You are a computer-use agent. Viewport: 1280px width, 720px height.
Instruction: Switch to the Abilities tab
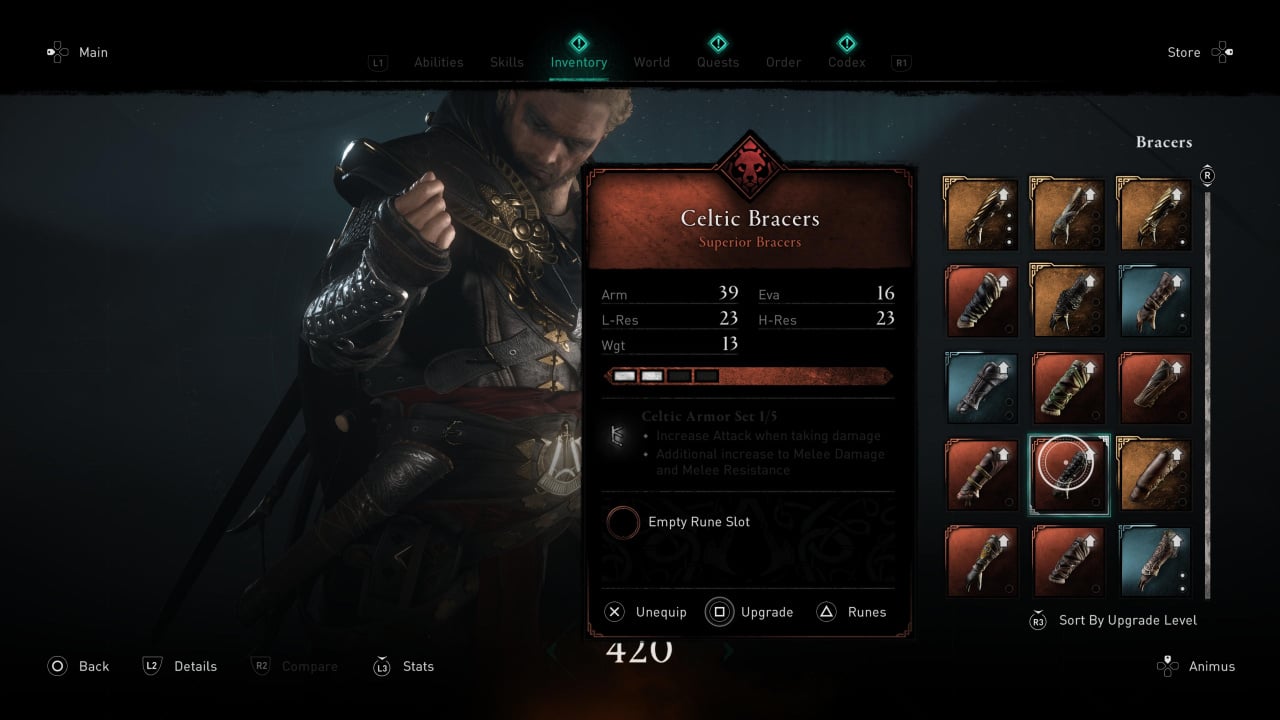click(438, 62)
